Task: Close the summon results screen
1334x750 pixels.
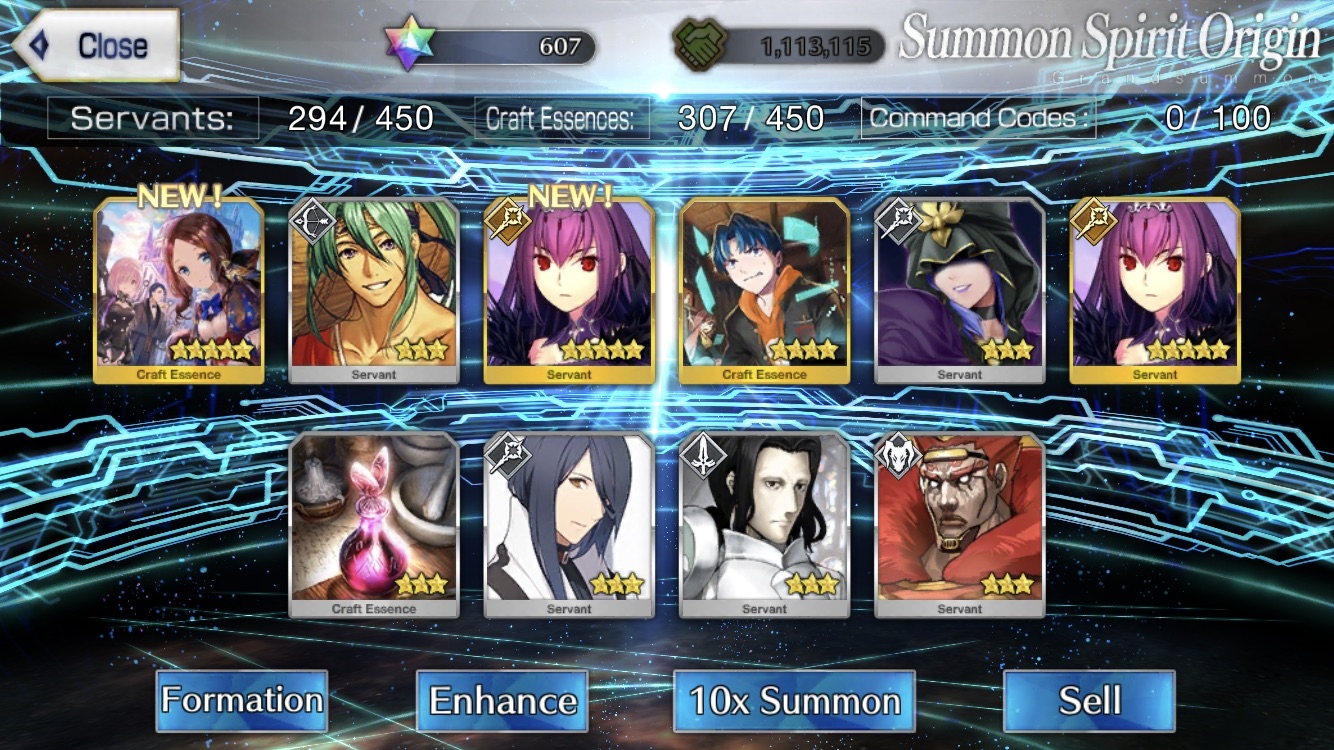Action: point(98,45)
